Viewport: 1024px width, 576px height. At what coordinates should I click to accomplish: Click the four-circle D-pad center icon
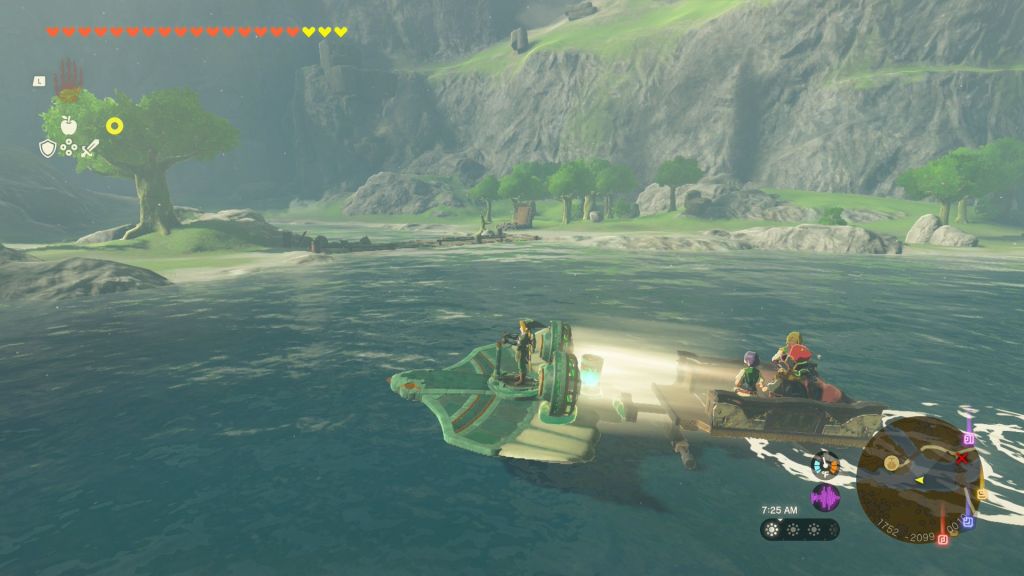coord(68,148)
